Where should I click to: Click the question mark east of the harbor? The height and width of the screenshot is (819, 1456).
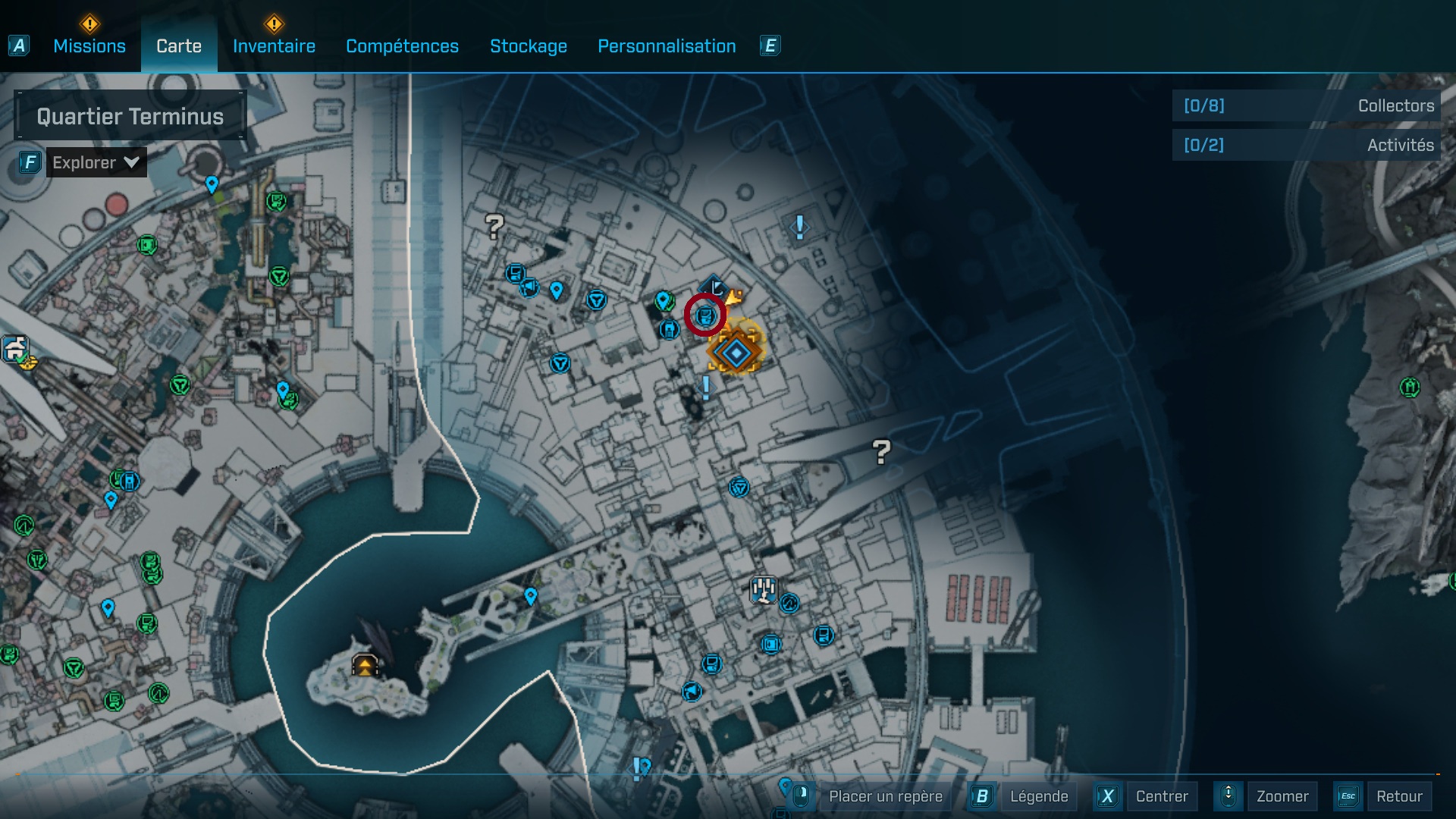point(880,450)
